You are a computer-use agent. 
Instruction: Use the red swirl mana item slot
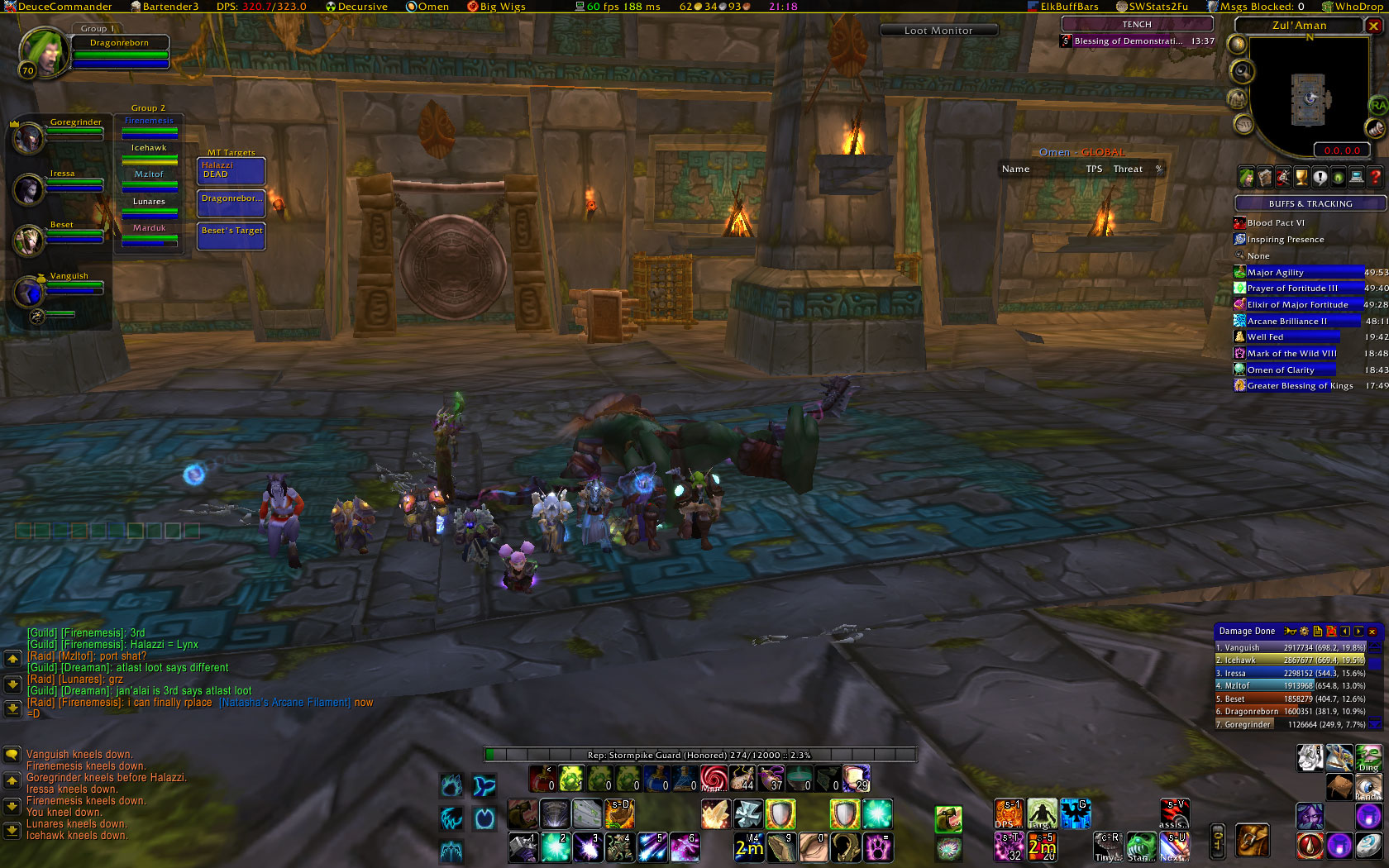pyautogui.click(x=714, y=778)
